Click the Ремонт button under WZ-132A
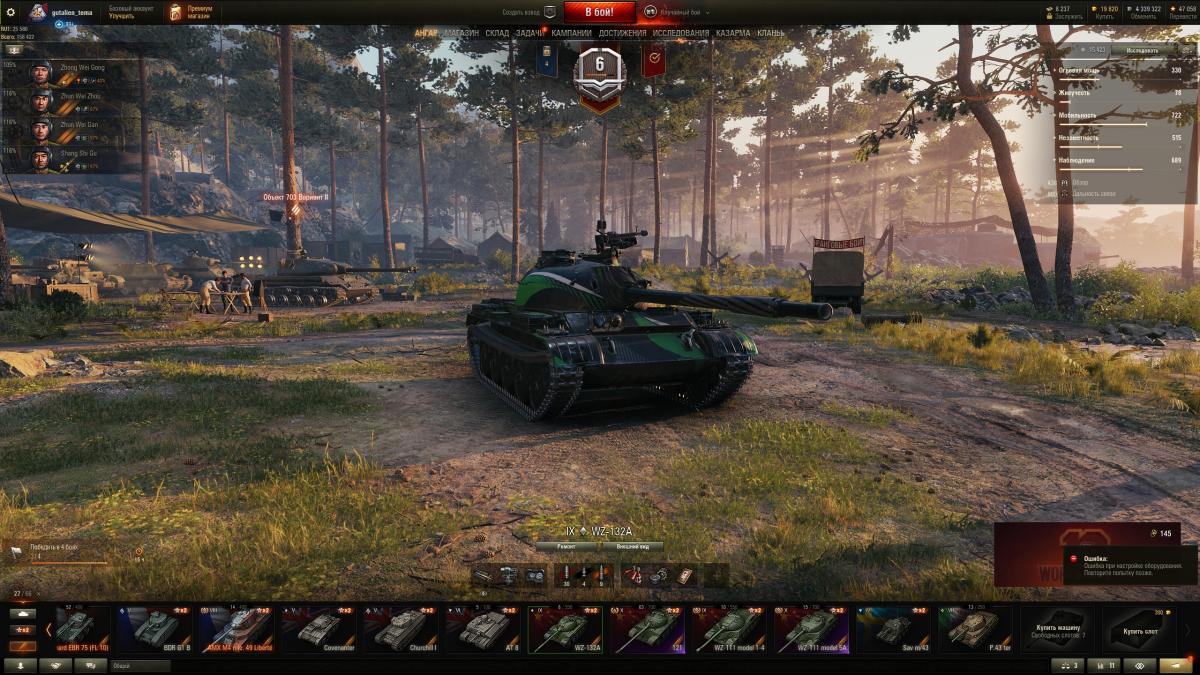1200x675 pixels. (566, 547)
